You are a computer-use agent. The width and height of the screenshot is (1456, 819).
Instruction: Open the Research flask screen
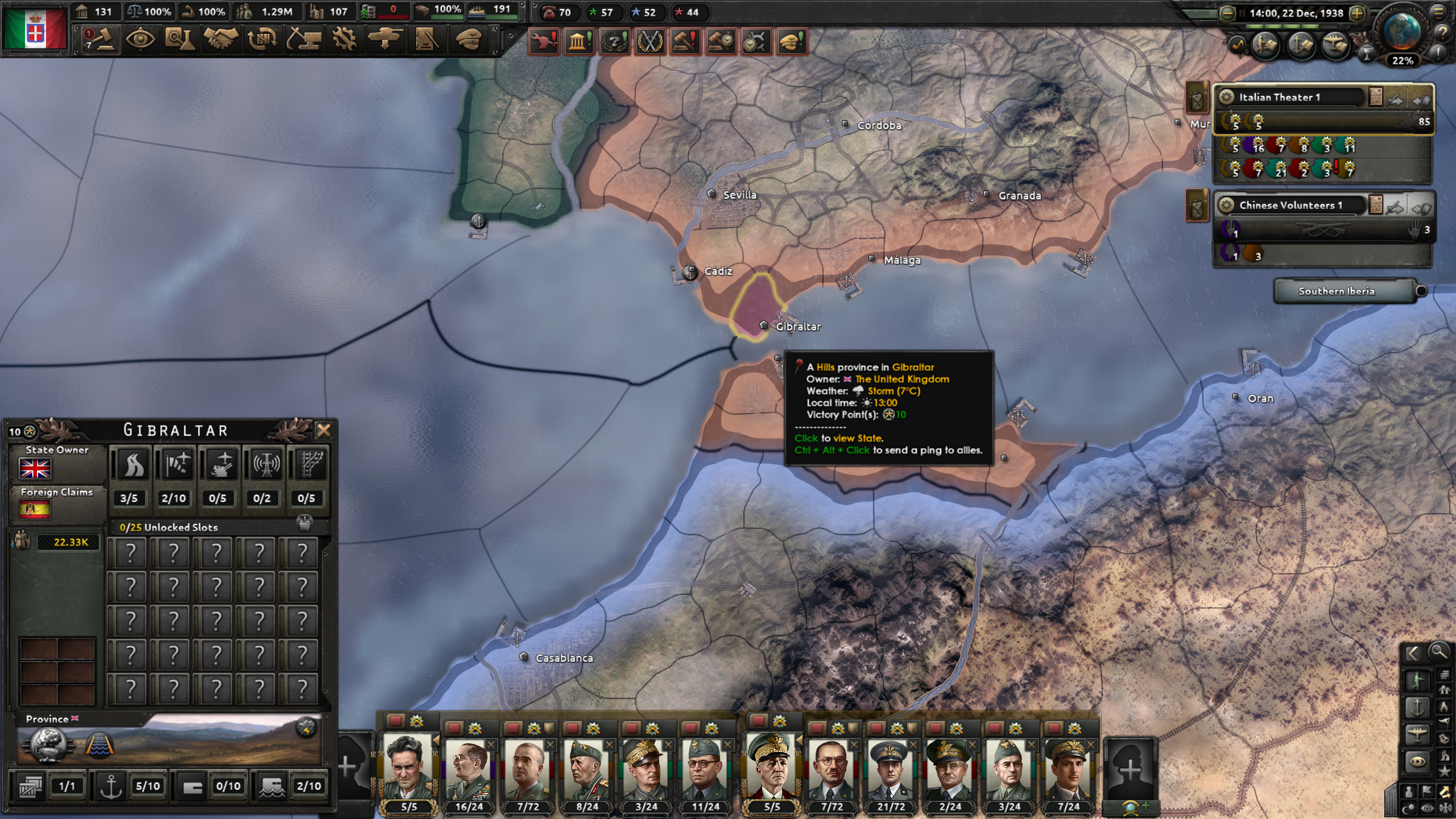[180, 40]
